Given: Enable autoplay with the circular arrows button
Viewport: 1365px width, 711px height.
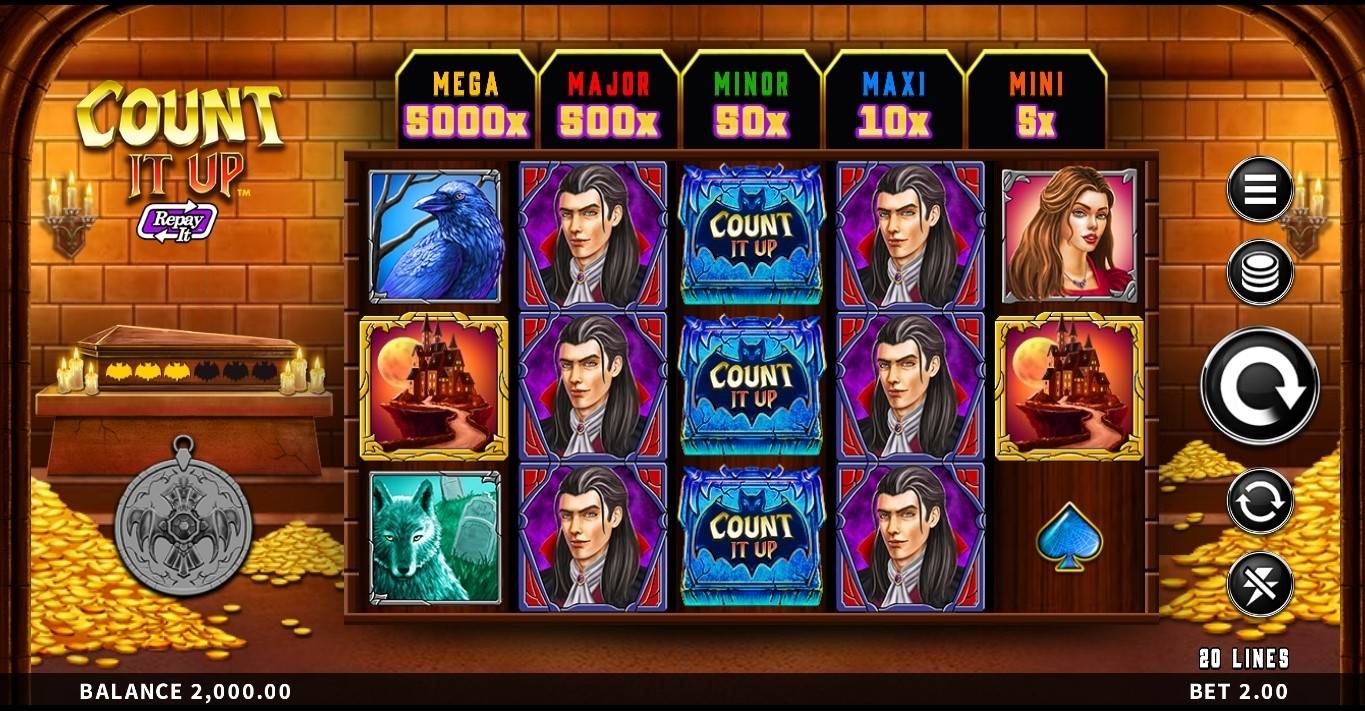Looking at the screenshot, I should click(1260, 502).
